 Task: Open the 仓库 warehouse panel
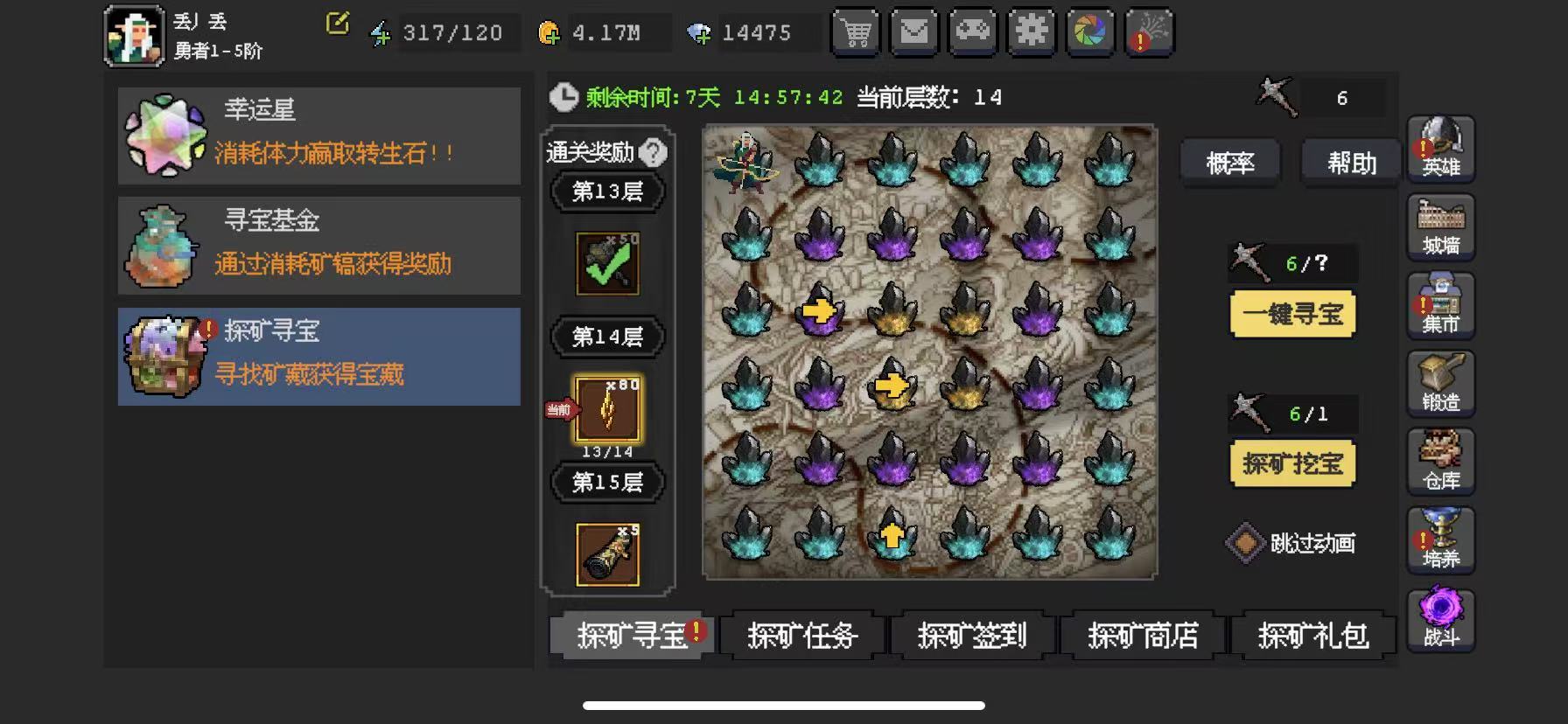(x=1440, y=462)
